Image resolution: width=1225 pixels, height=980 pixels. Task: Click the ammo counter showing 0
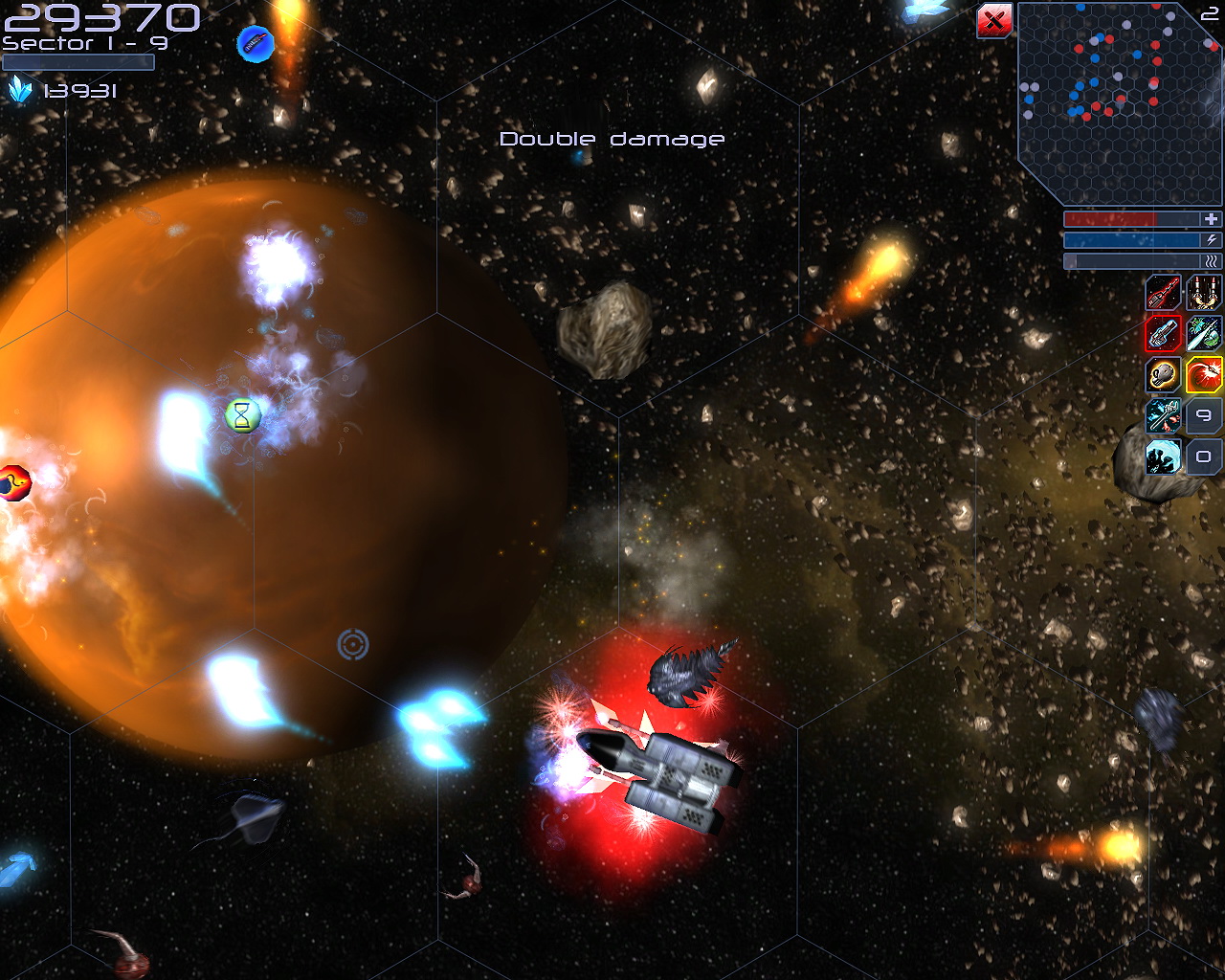tap(1202, 457)
